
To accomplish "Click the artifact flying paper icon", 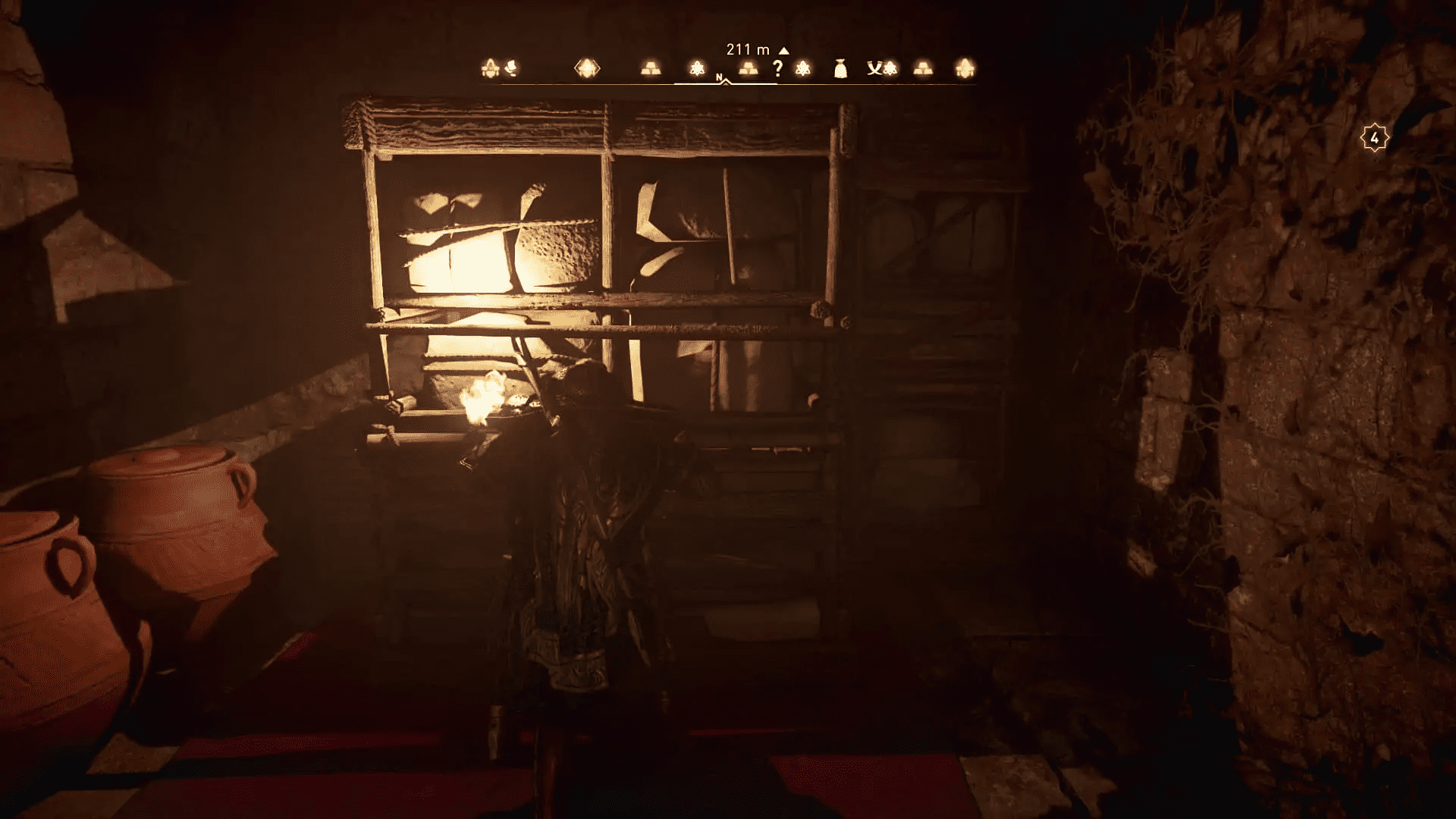I will [512, 68].
